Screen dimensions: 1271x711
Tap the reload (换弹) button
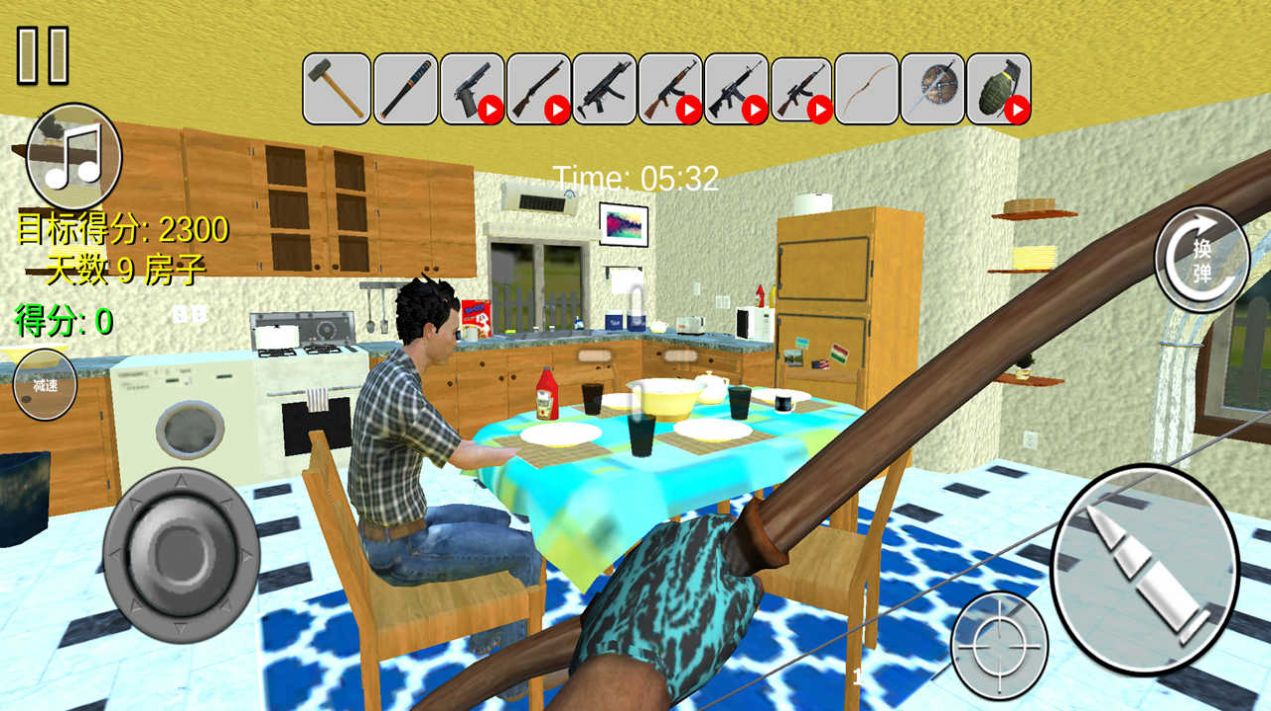pos(1202,259)
